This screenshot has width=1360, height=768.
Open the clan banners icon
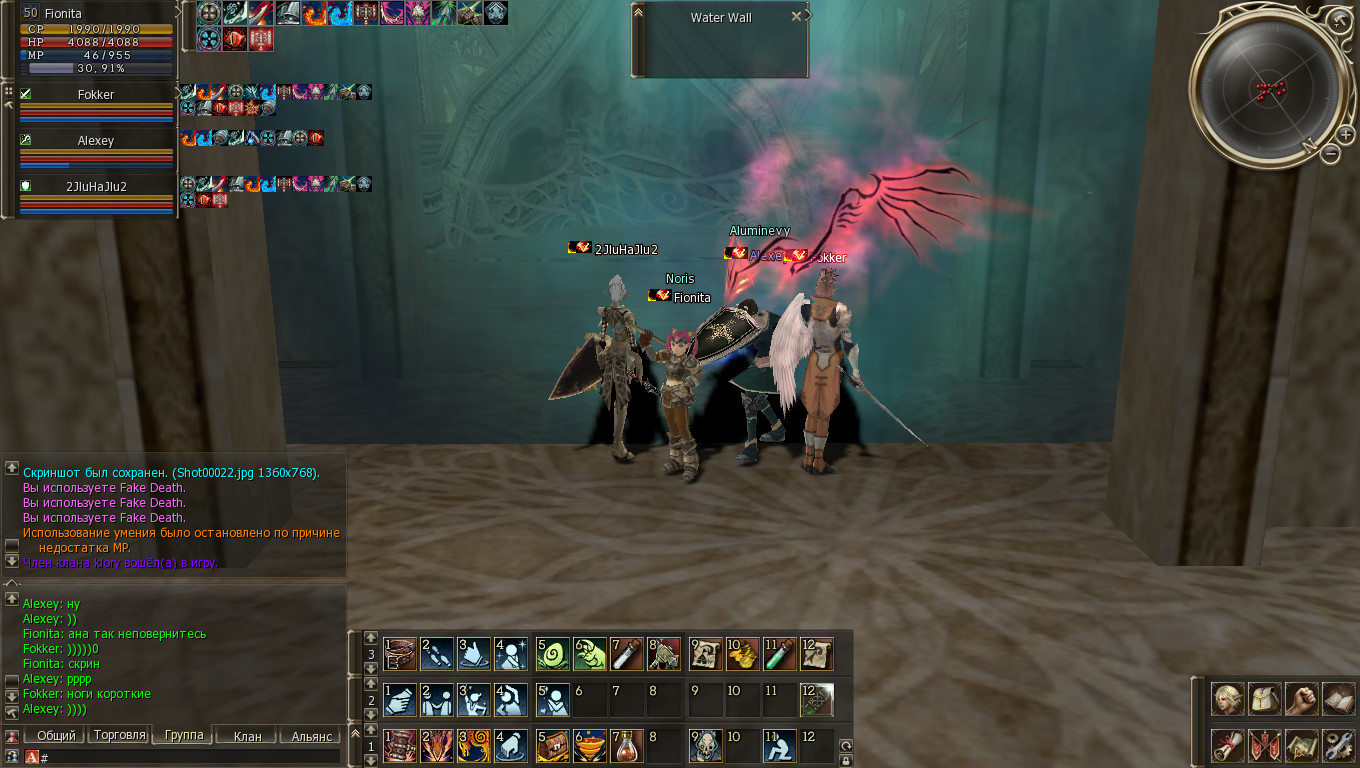click(1264, 745)
